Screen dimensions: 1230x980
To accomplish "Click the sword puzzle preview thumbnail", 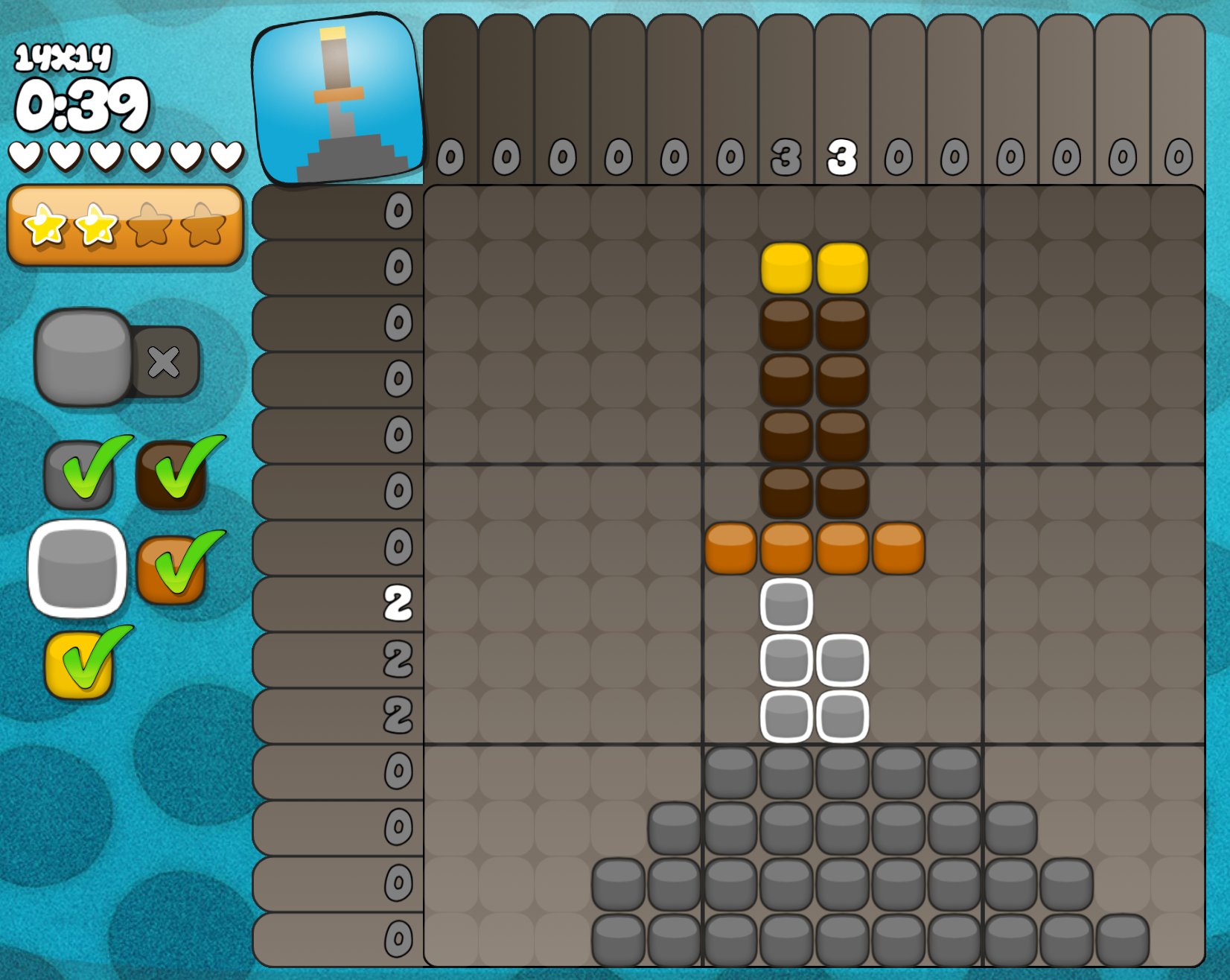I will click(x=337, y=99).
